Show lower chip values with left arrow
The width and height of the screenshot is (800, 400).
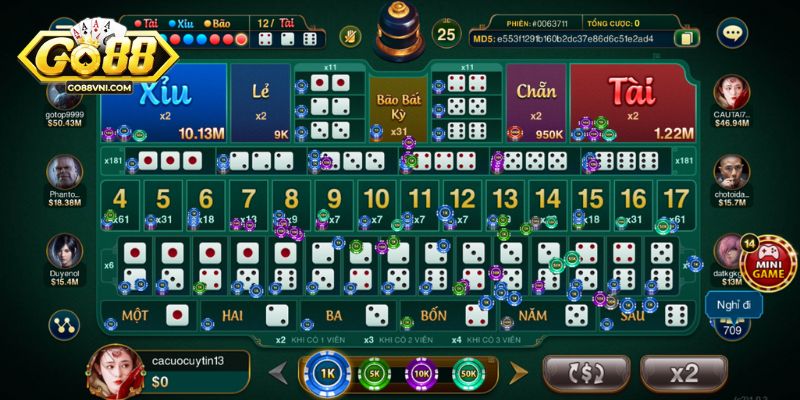click(279, 373)
